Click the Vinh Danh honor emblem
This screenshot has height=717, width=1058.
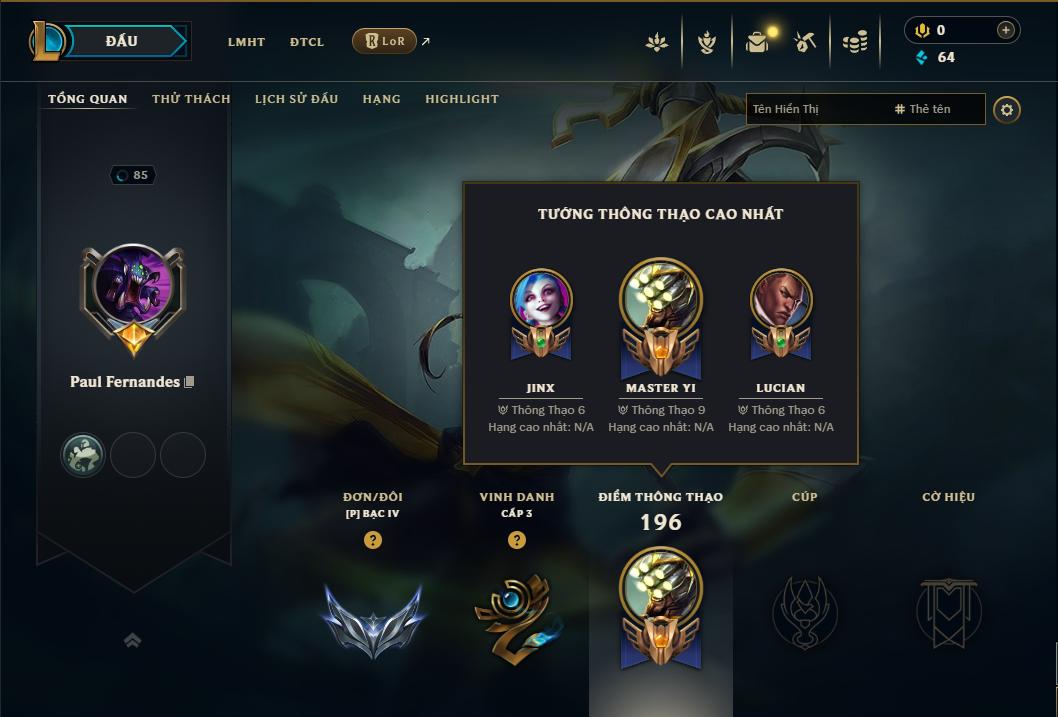pyautogui.click(x=516, y=617)
